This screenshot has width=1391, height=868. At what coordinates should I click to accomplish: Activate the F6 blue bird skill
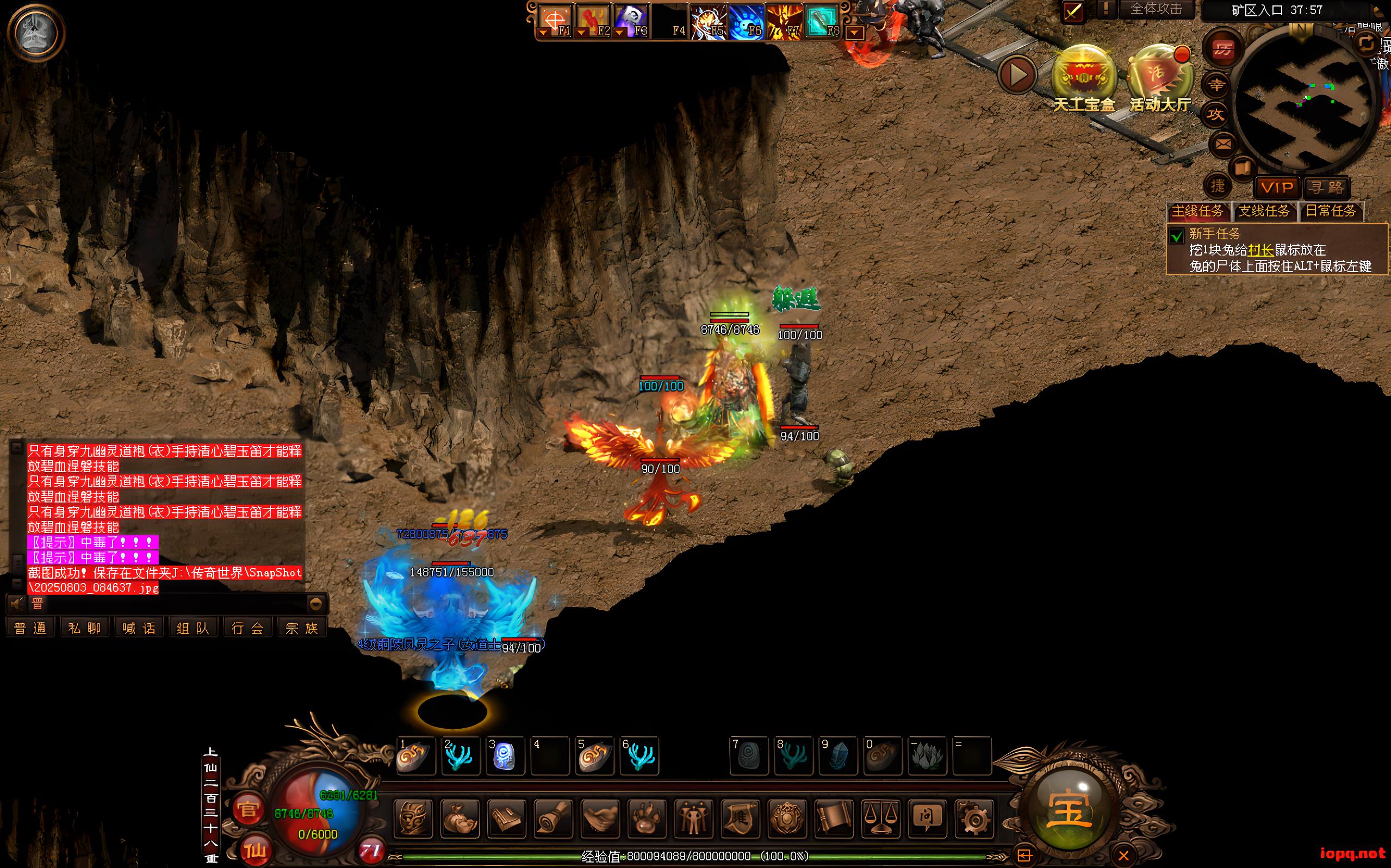point(746,23)
